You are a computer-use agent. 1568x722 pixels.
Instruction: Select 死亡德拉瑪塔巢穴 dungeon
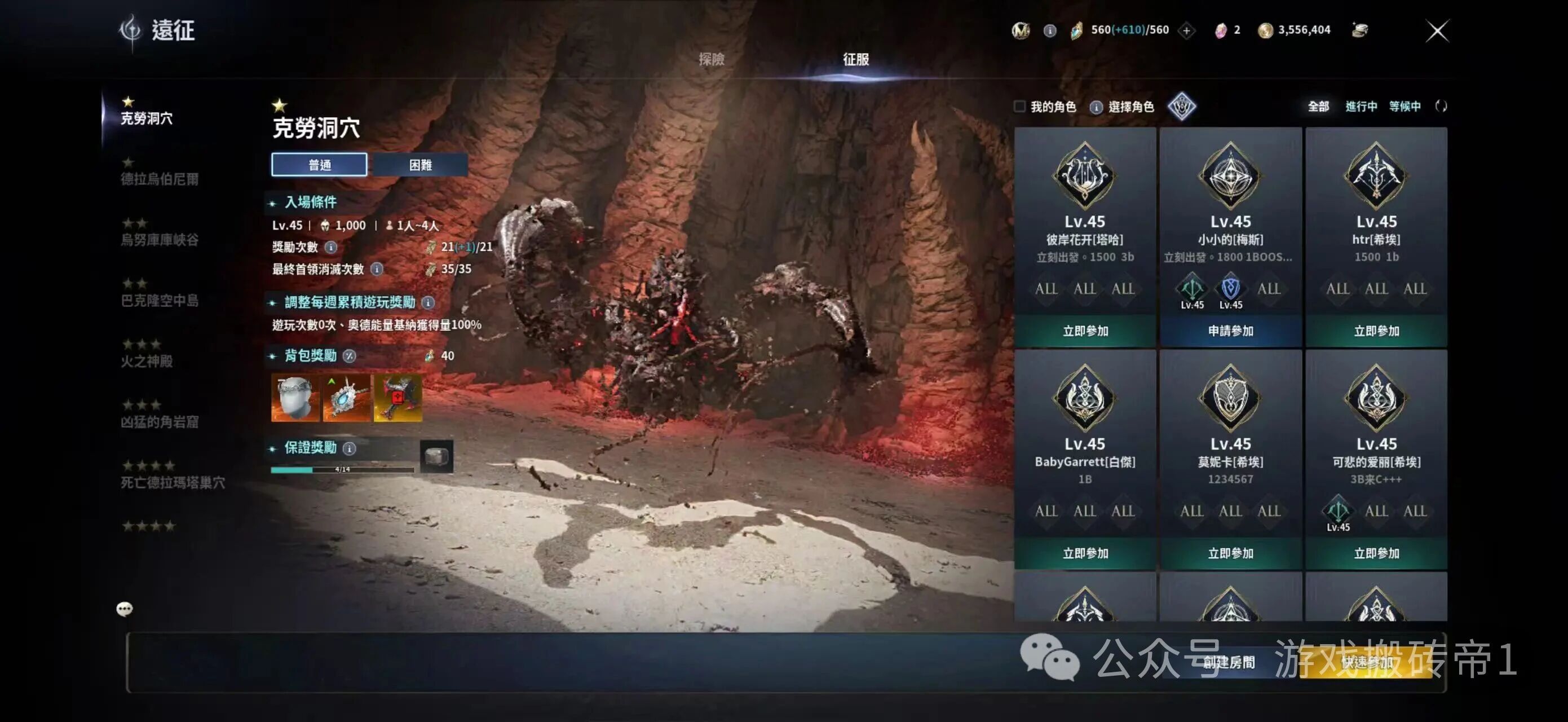[x=173, y=482]
